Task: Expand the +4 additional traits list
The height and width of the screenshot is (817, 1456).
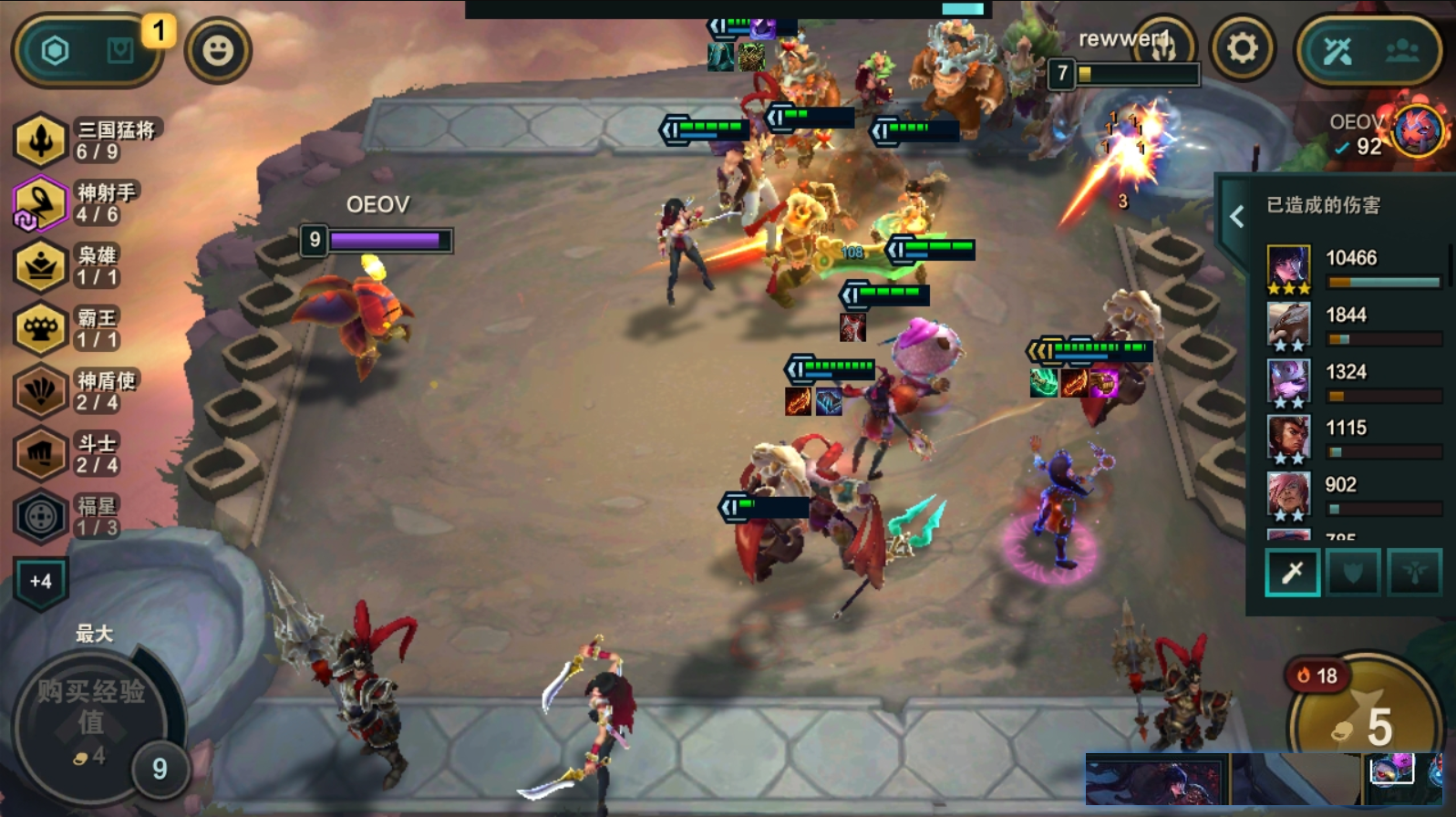Action: tap(41, 582)
